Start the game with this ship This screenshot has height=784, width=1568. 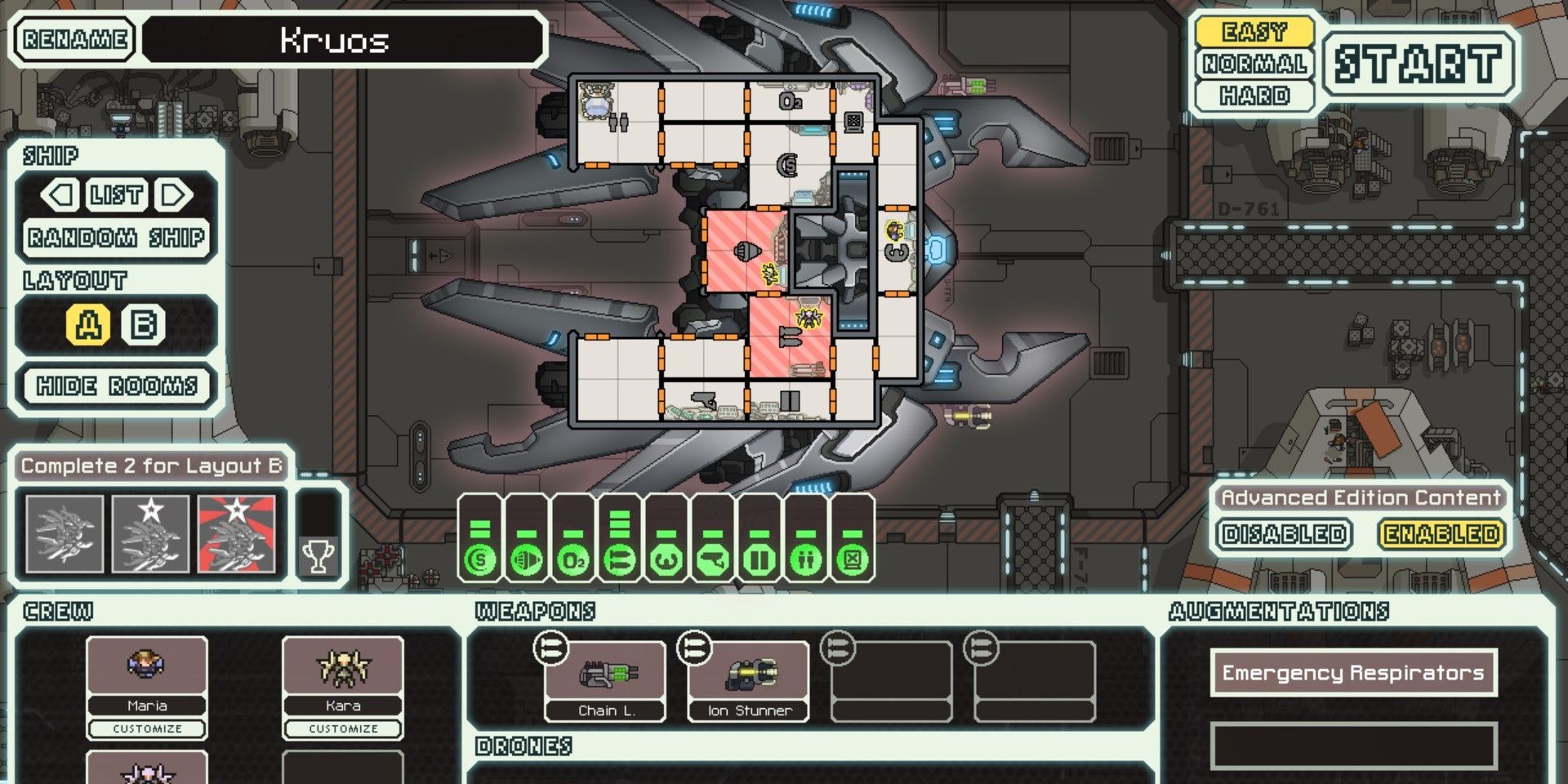pos(1419,64)
